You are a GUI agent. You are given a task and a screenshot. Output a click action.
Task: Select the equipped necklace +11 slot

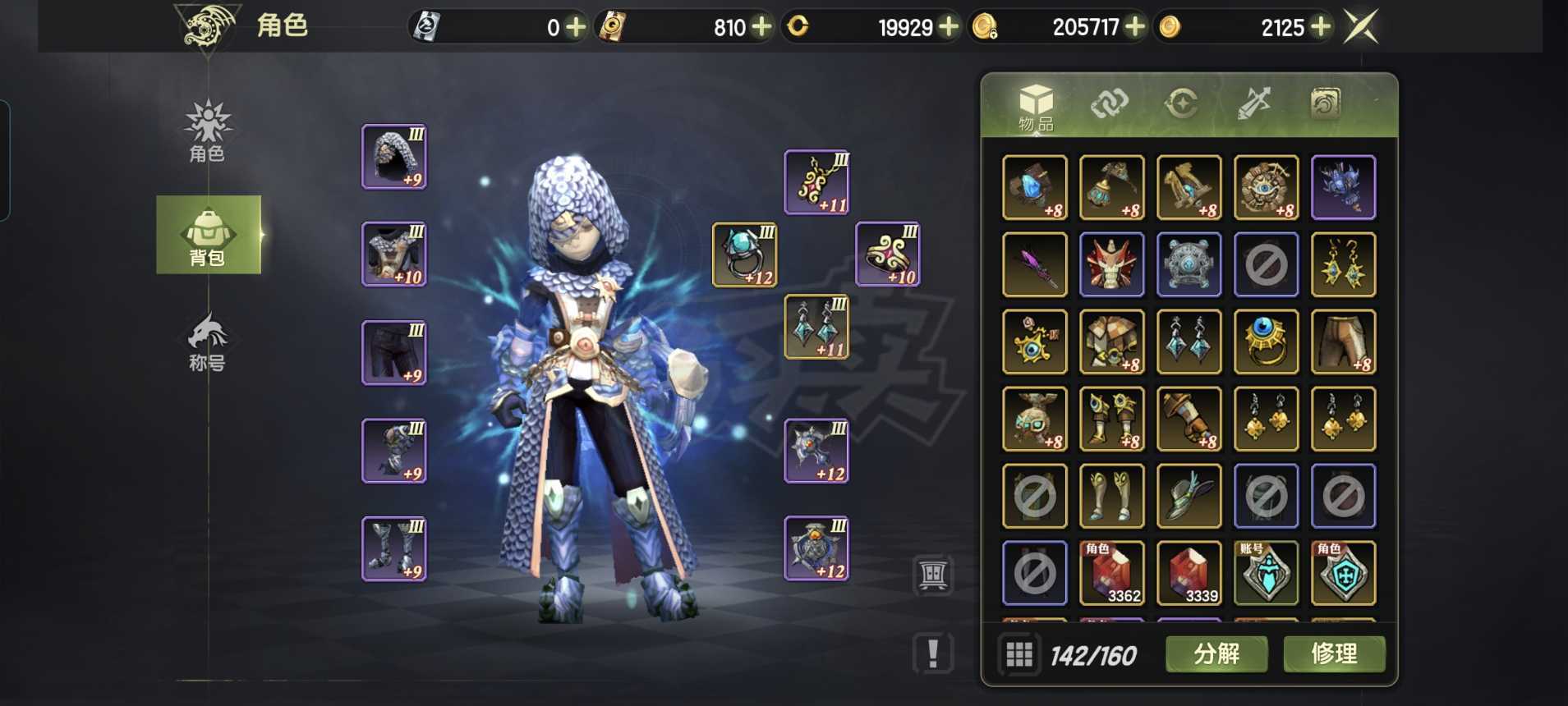[x=816, y=182]
